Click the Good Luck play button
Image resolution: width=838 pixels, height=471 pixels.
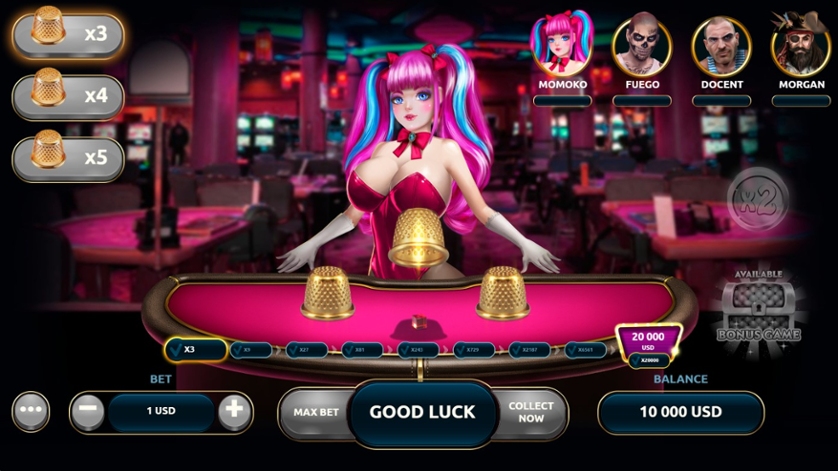[x=422, y=412]
